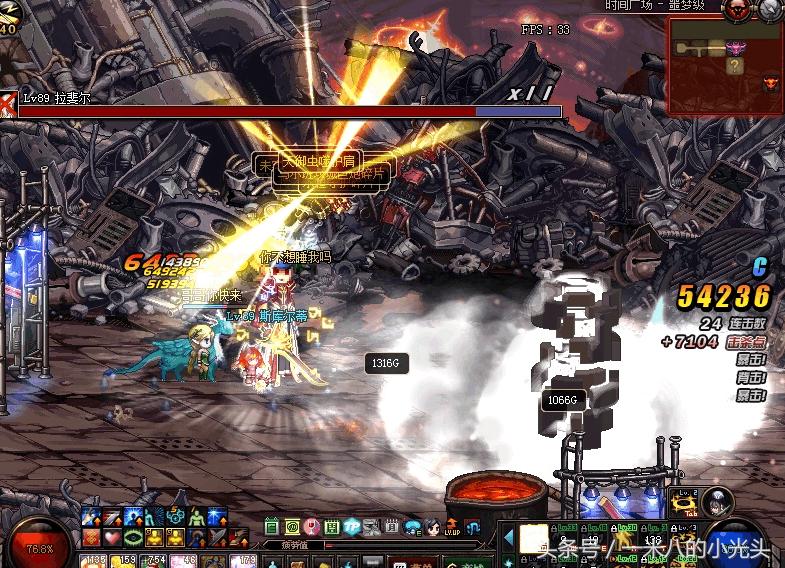Screen dimensions: 785x568
Task: Select the question mark room on minimap
Action: pyautogui.click(x=736, y=67)
